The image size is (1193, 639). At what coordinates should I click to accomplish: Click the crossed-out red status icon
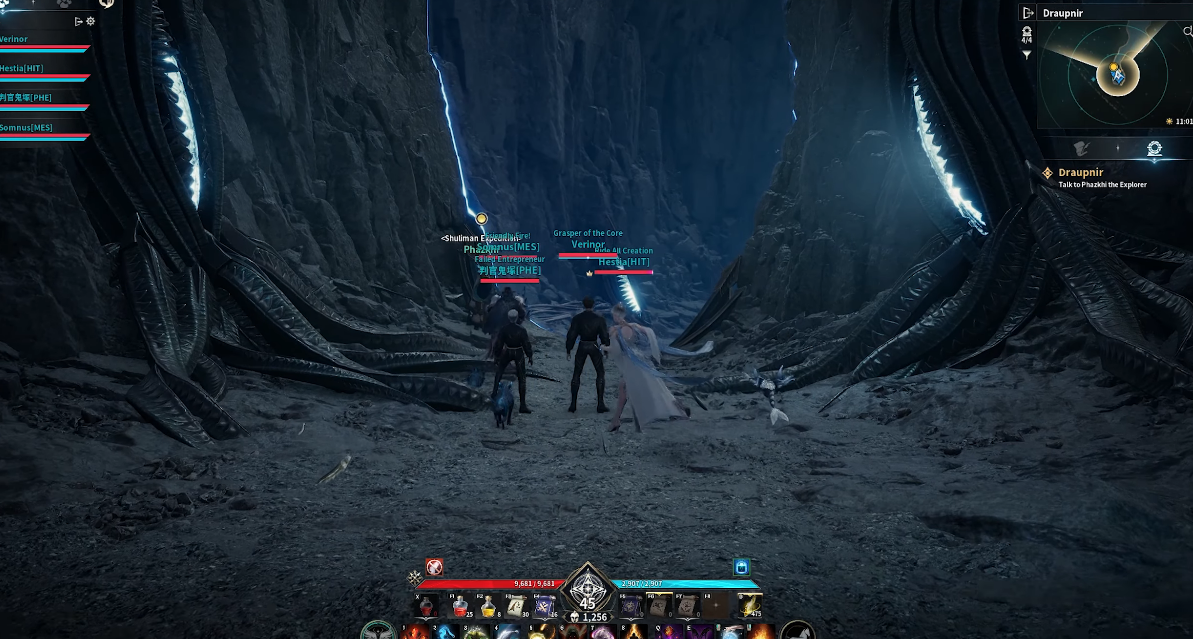click(x=434, y=567)
